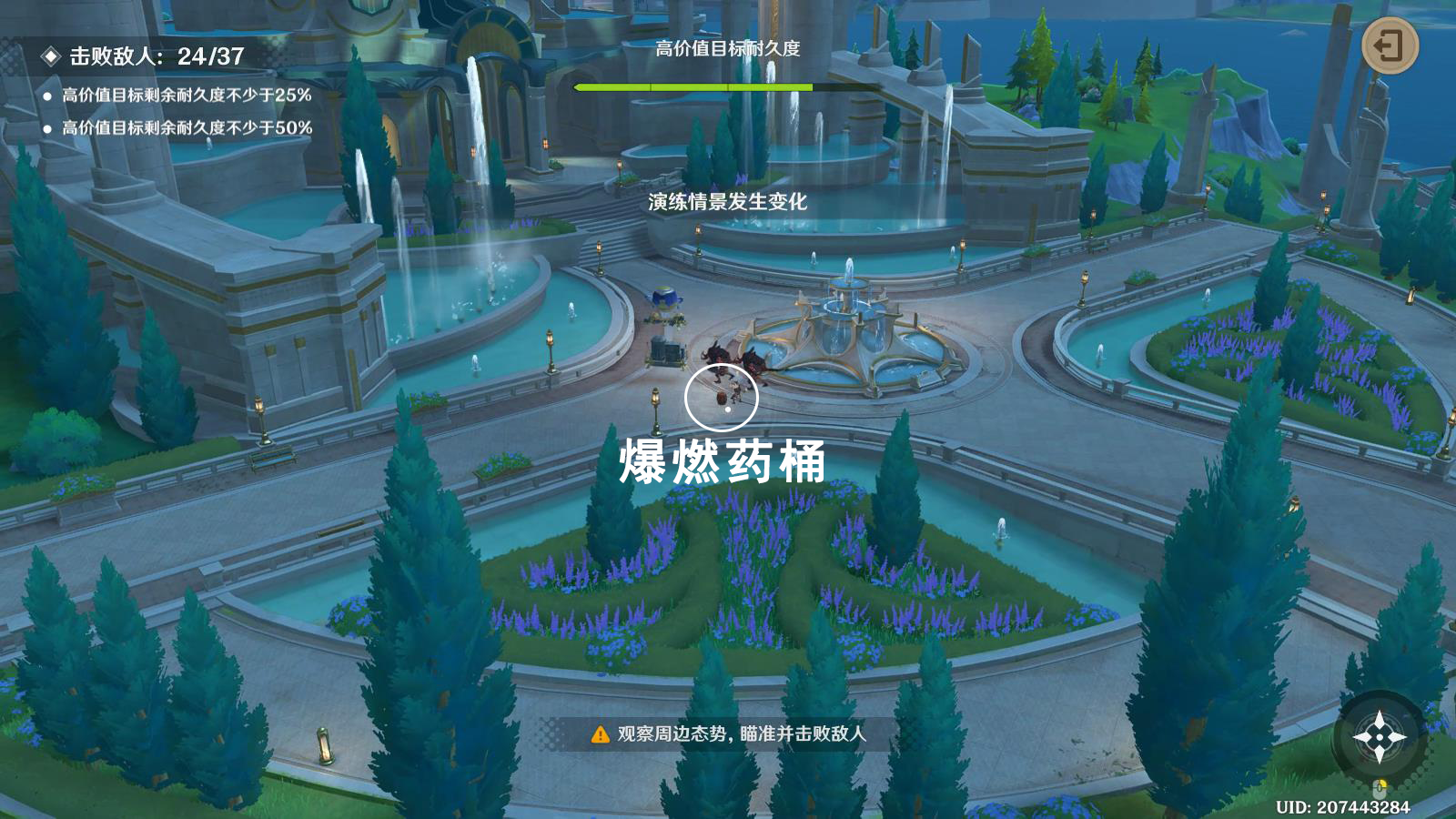Expand the 演练情景发生变化 notification banner
The image size is (1456, 819).
(728, 201)
